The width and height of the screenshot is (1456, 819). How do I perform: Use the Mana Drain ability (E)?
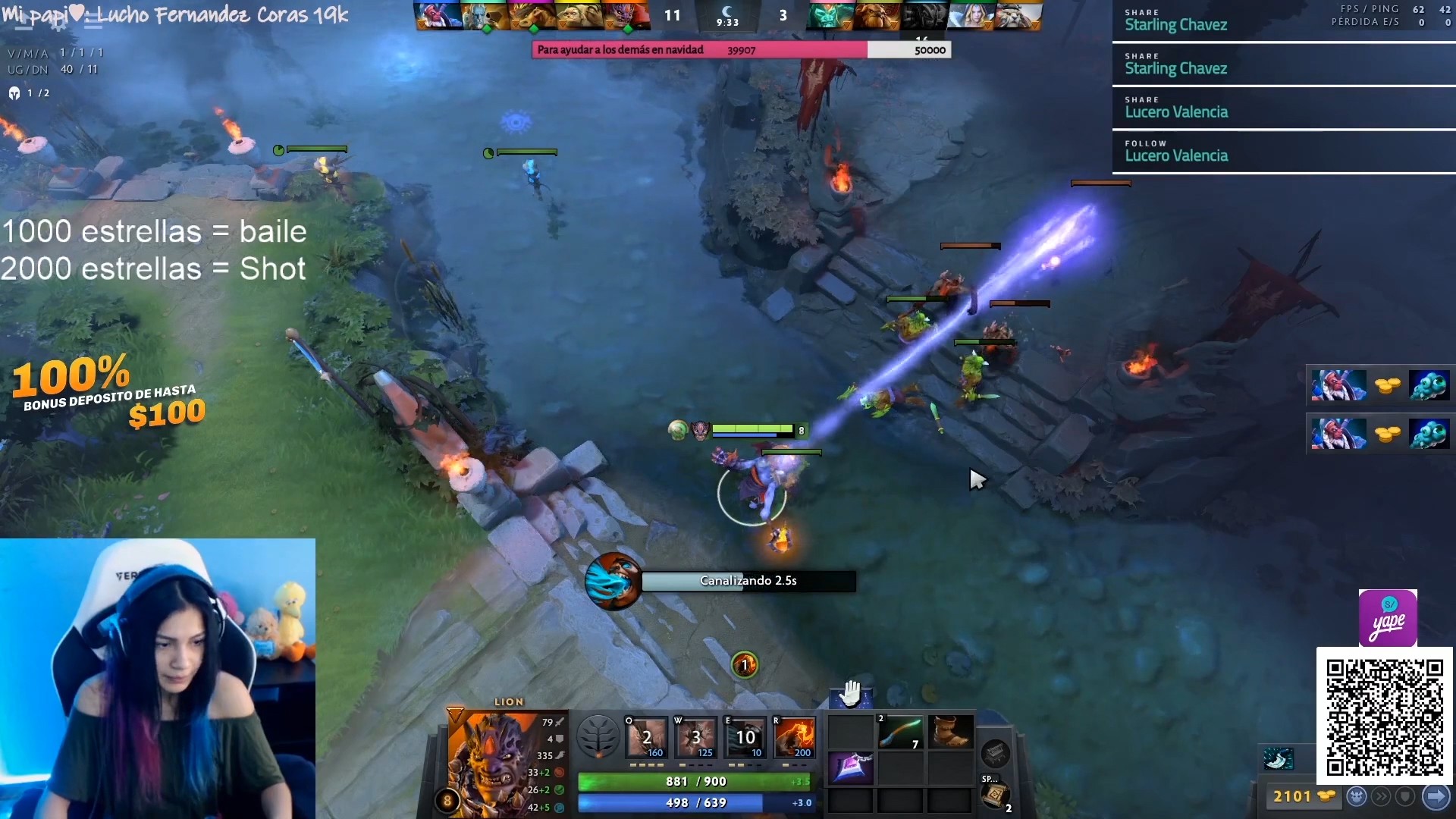(x=745, y=736)
